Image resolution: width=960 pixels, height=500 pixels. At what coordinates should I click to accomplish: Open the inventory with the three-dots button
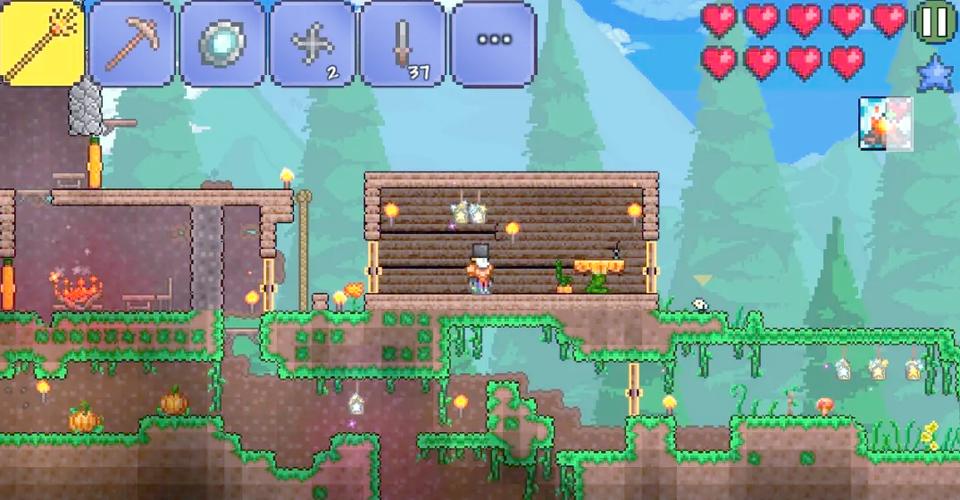(x=492, y=43)
